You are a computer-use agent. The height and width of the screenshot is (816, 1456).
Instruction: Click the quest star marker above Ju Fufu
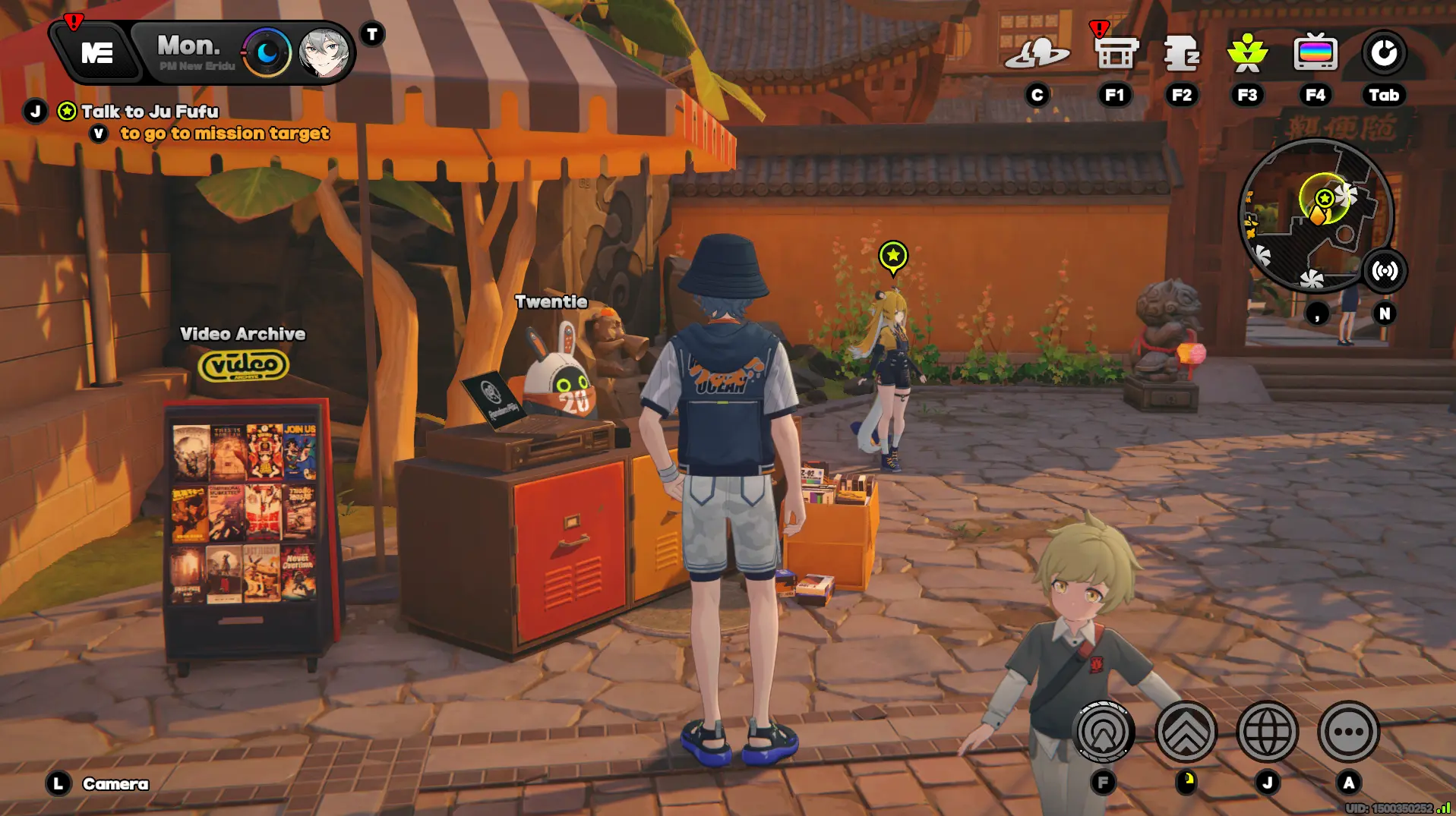tap(892, 256)
